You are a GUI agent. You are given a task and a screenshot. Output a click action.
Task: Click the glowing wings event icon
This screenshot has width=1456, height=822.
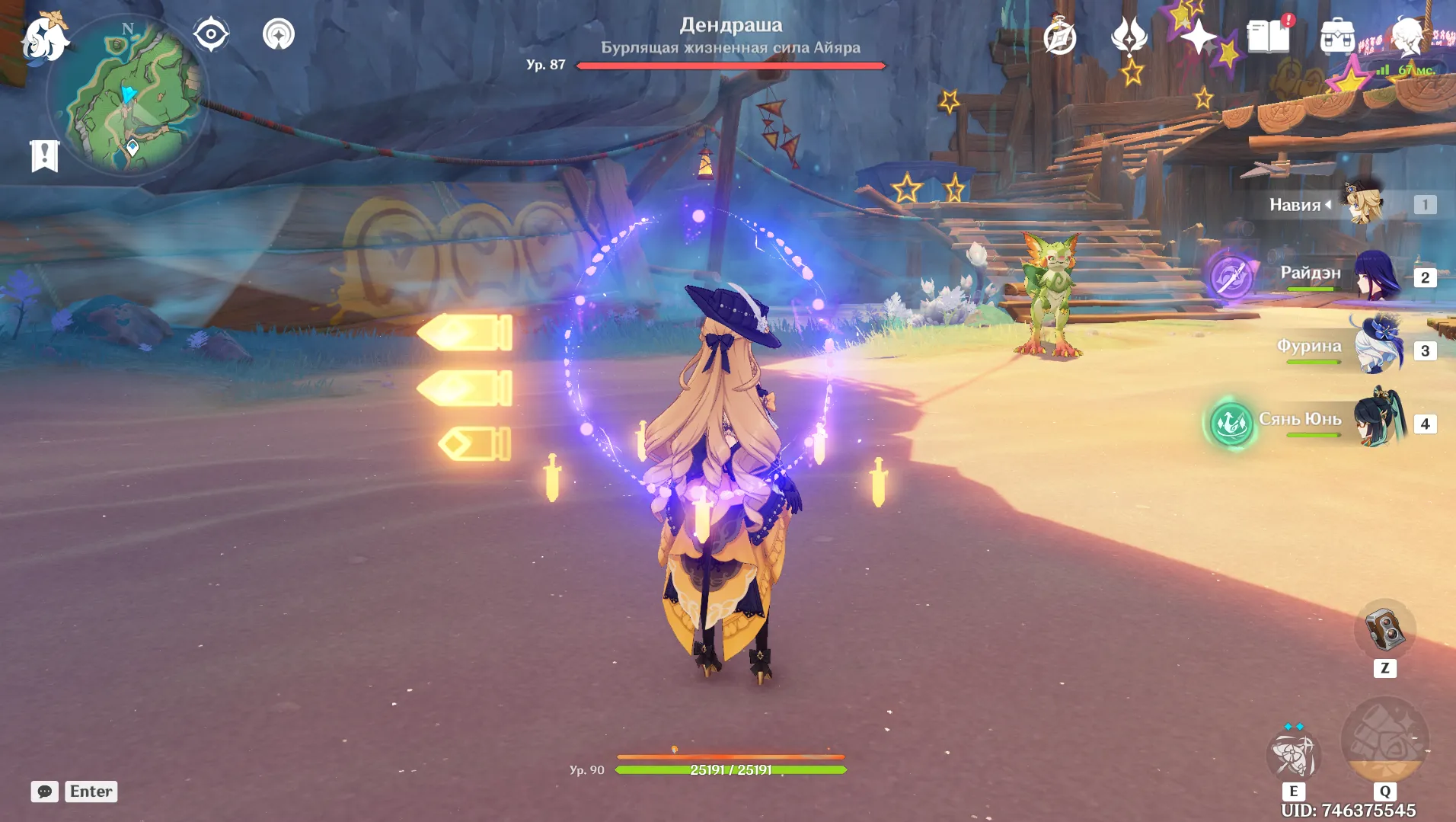1129,37
